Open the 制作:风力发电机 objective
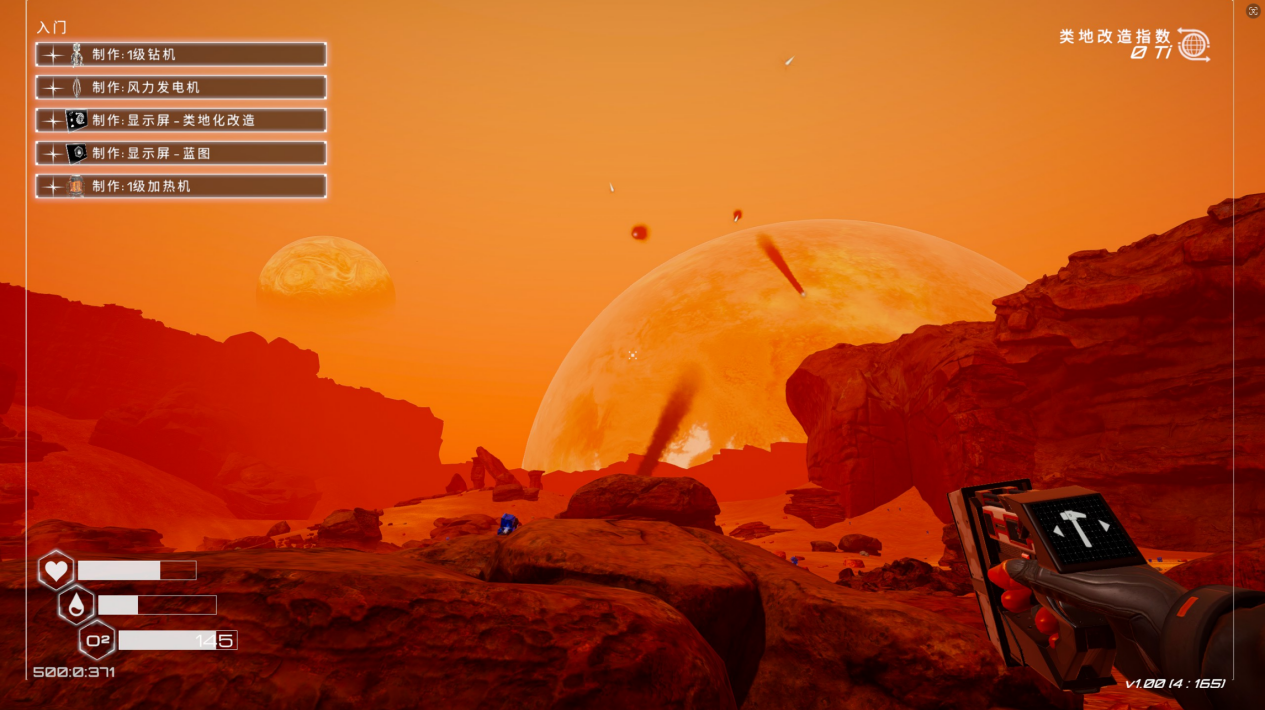This screenshot has width=1265, height=710. coord(181,87)
